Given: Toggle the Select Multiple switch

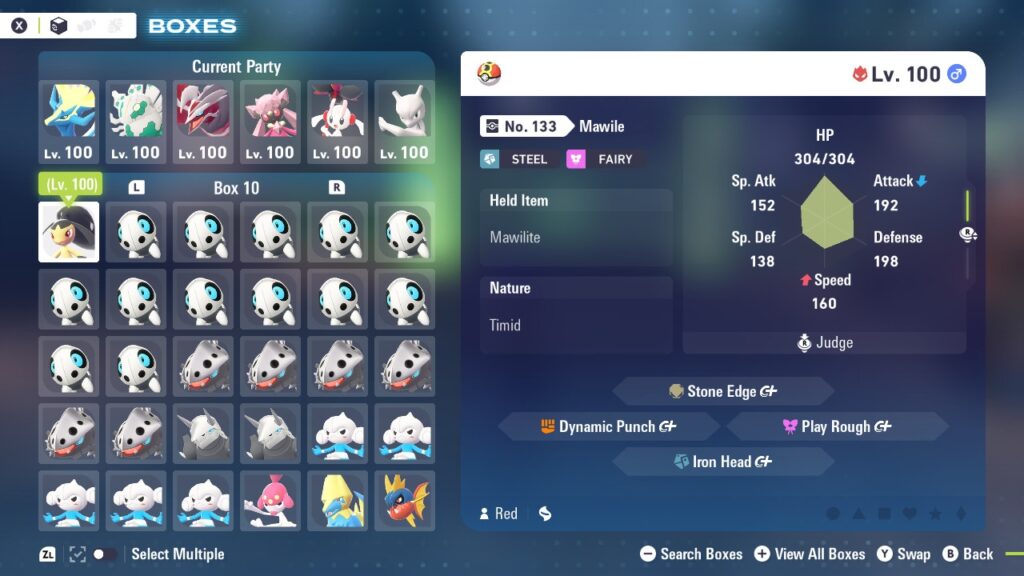Looking at the screenshot, I should 104,554.
